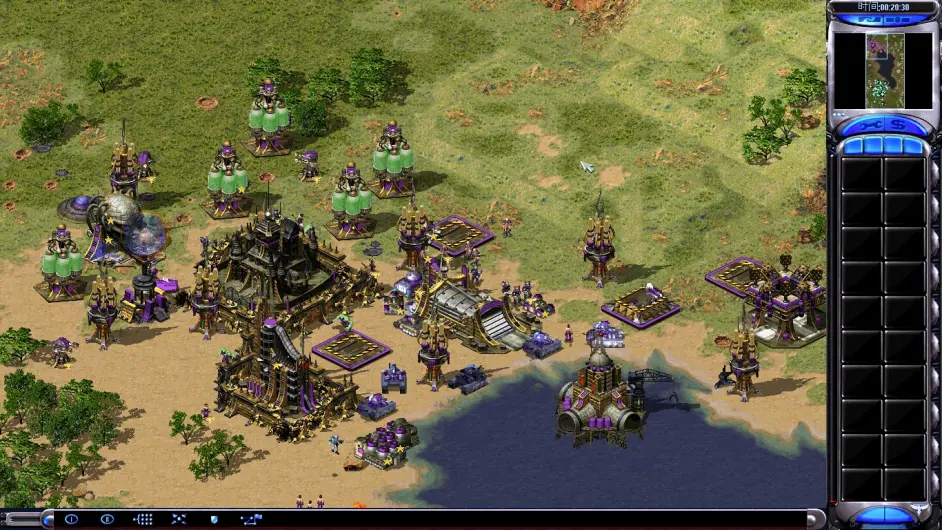Select team one on the command bar
Viewport: 942px width, 530px height.
pos(71,519)
